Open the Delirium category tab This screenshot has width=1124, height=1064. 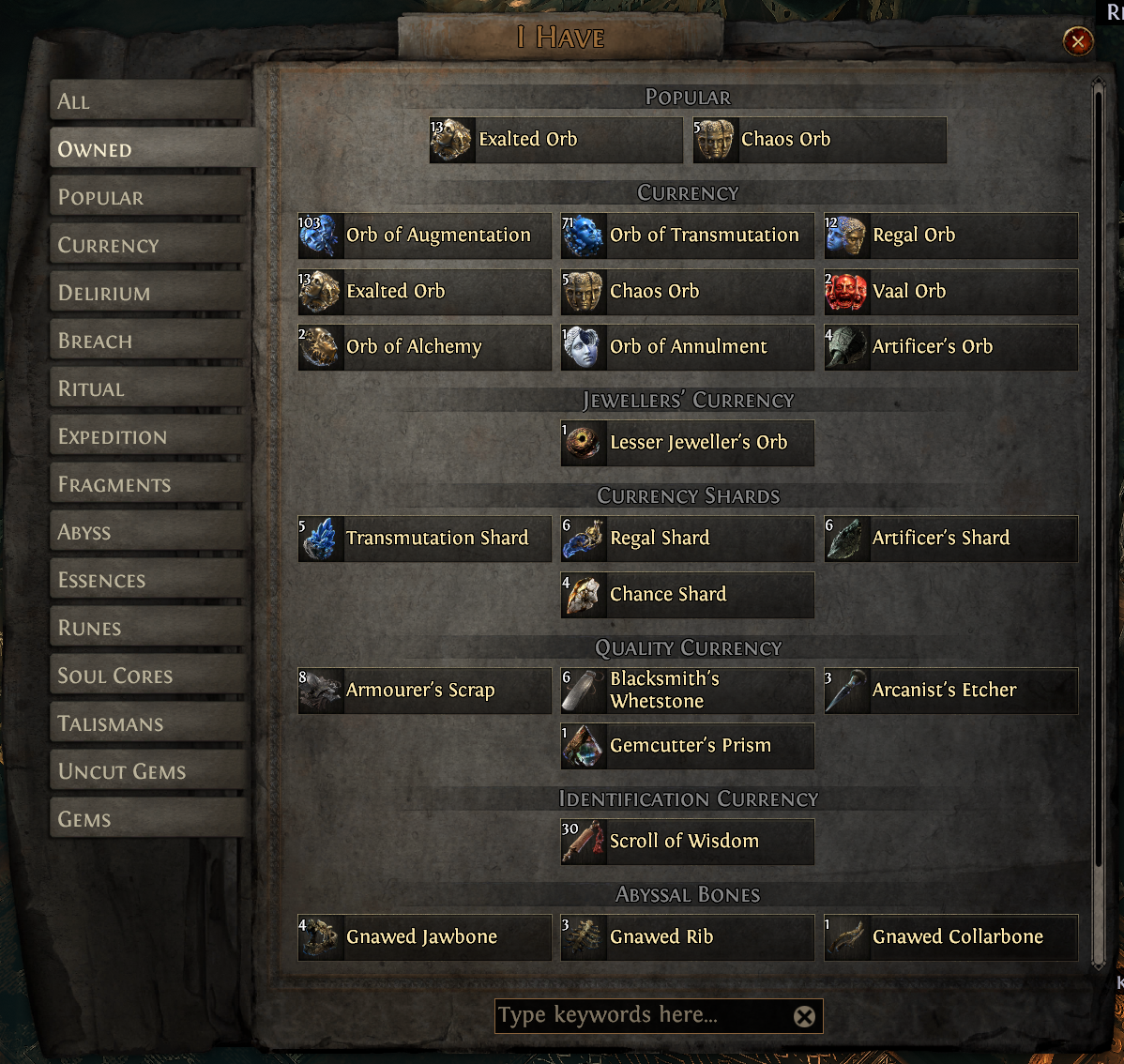click(150, 293)
